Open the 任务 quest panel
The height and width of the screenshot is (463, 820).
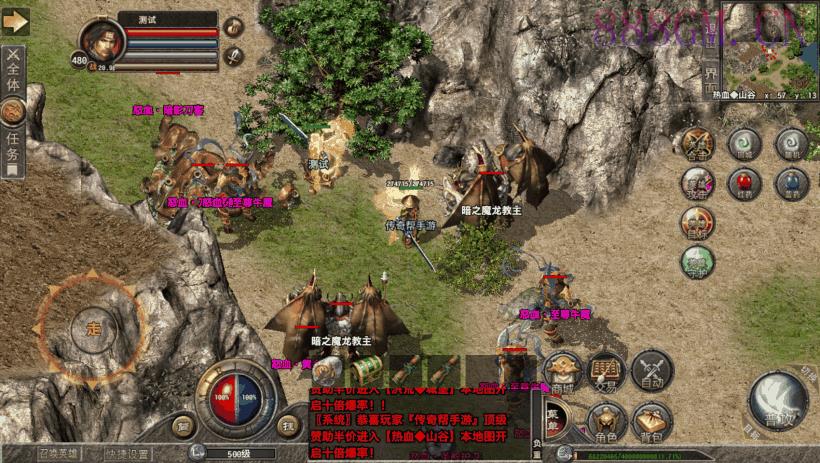pyautogui.click(x=13, y=148)
